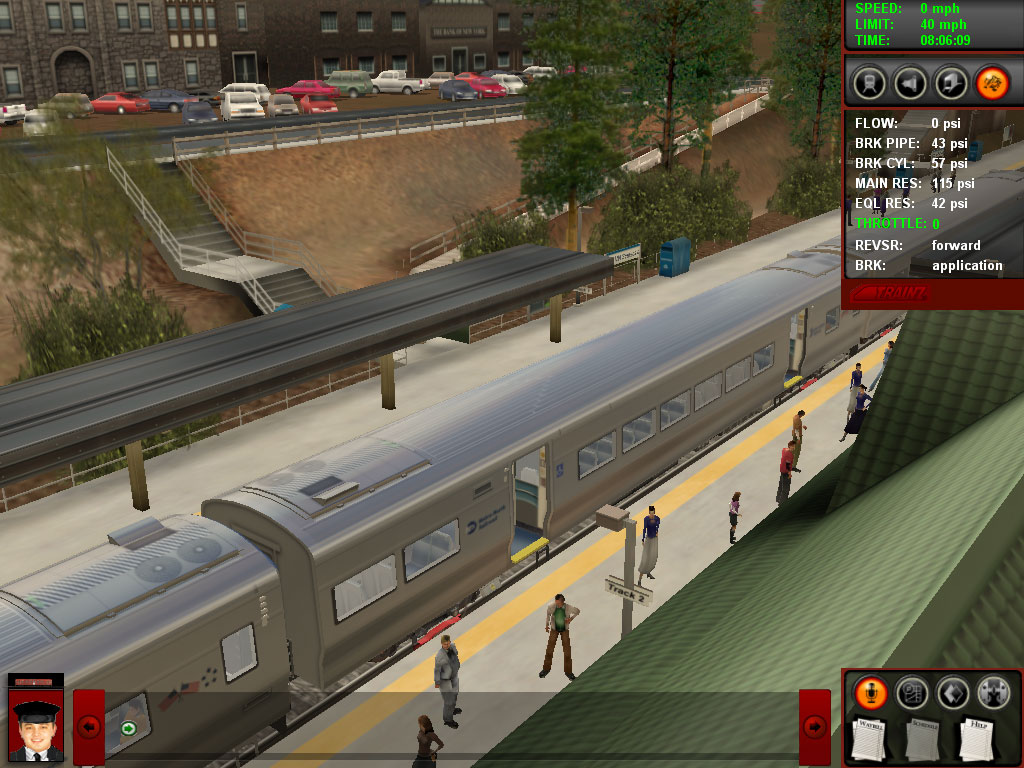Click the red left arrow button
This screenshot has width=1024, height=768.
click(89, 727)
